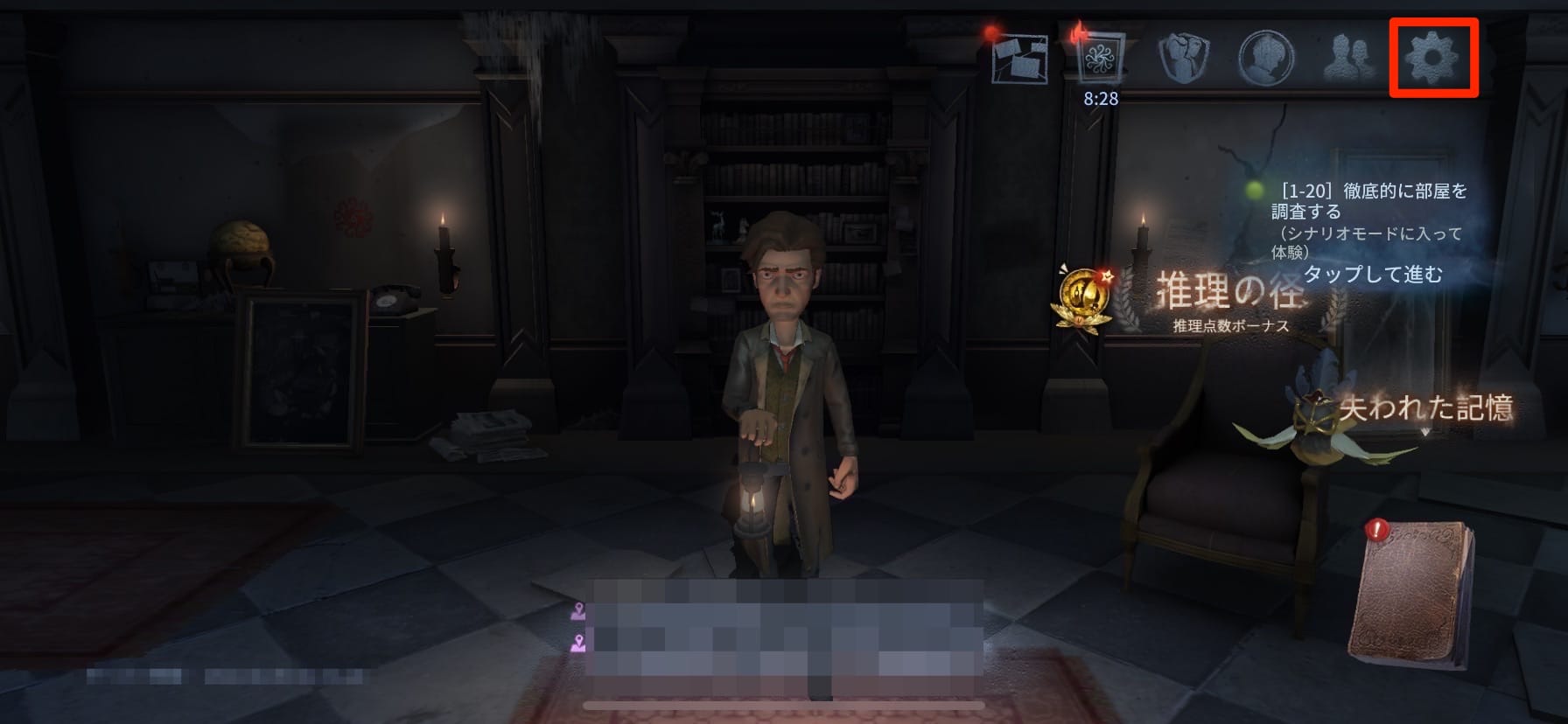Open 推理の径 deduction path
1568x724 pixels.
coord(1229,297)
